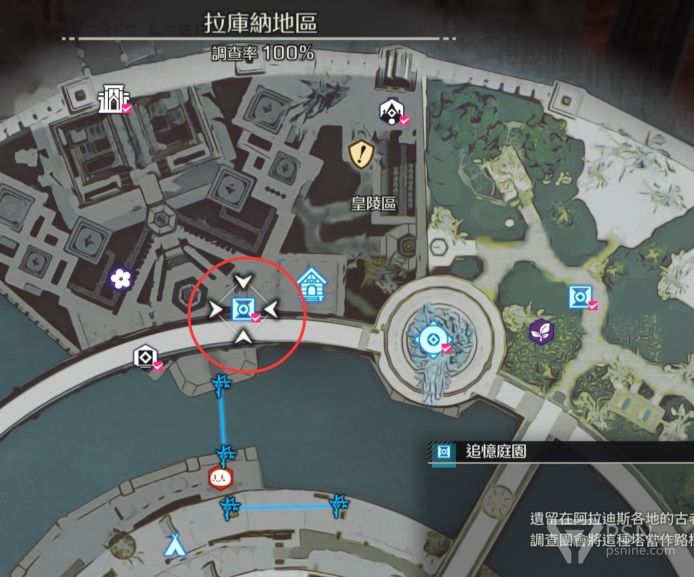This screenshot has height=577, width=694.
Task: Select the white gate landmark marker
Action: (113, 99)
